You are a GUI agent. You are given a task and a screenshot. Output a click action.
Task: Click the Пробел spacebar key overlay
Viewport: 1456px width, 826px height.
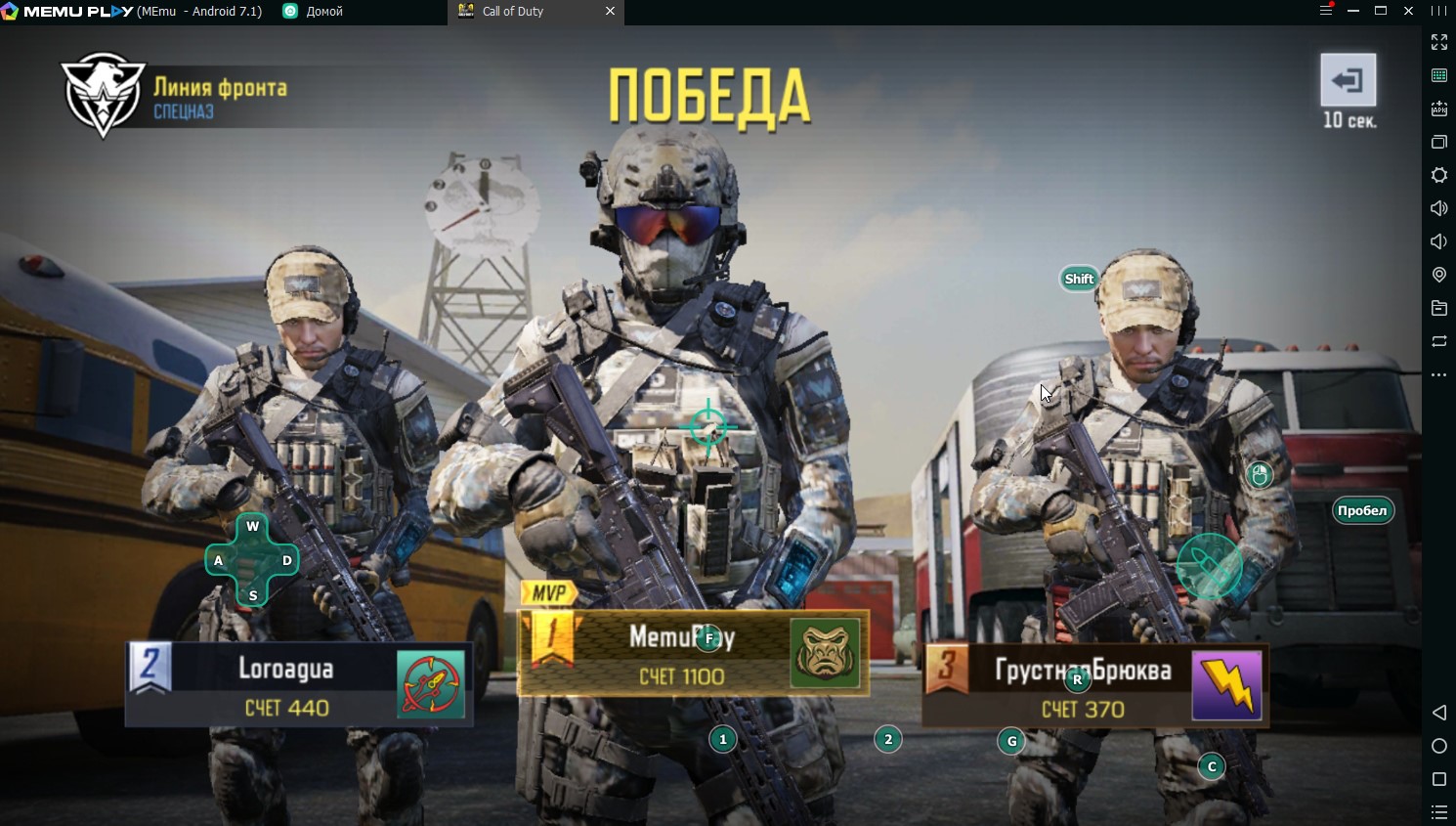pyautogui.click(x=1363, y=509)
